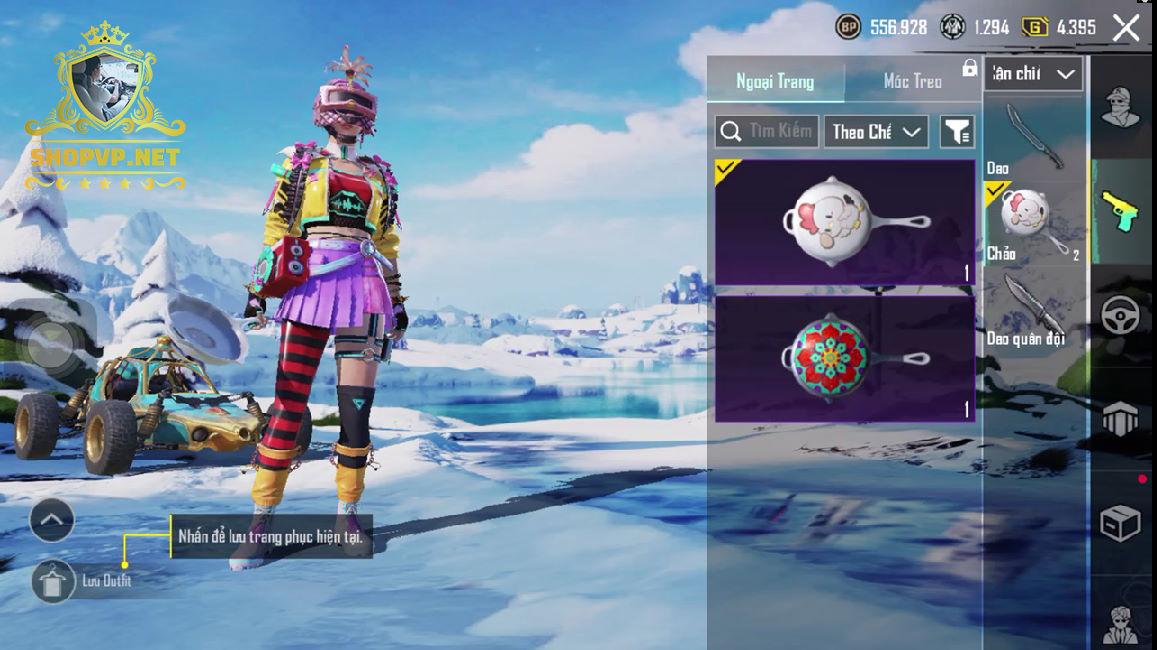
Task: Expand the up-arrow circle button
Action: click(52, 520)
